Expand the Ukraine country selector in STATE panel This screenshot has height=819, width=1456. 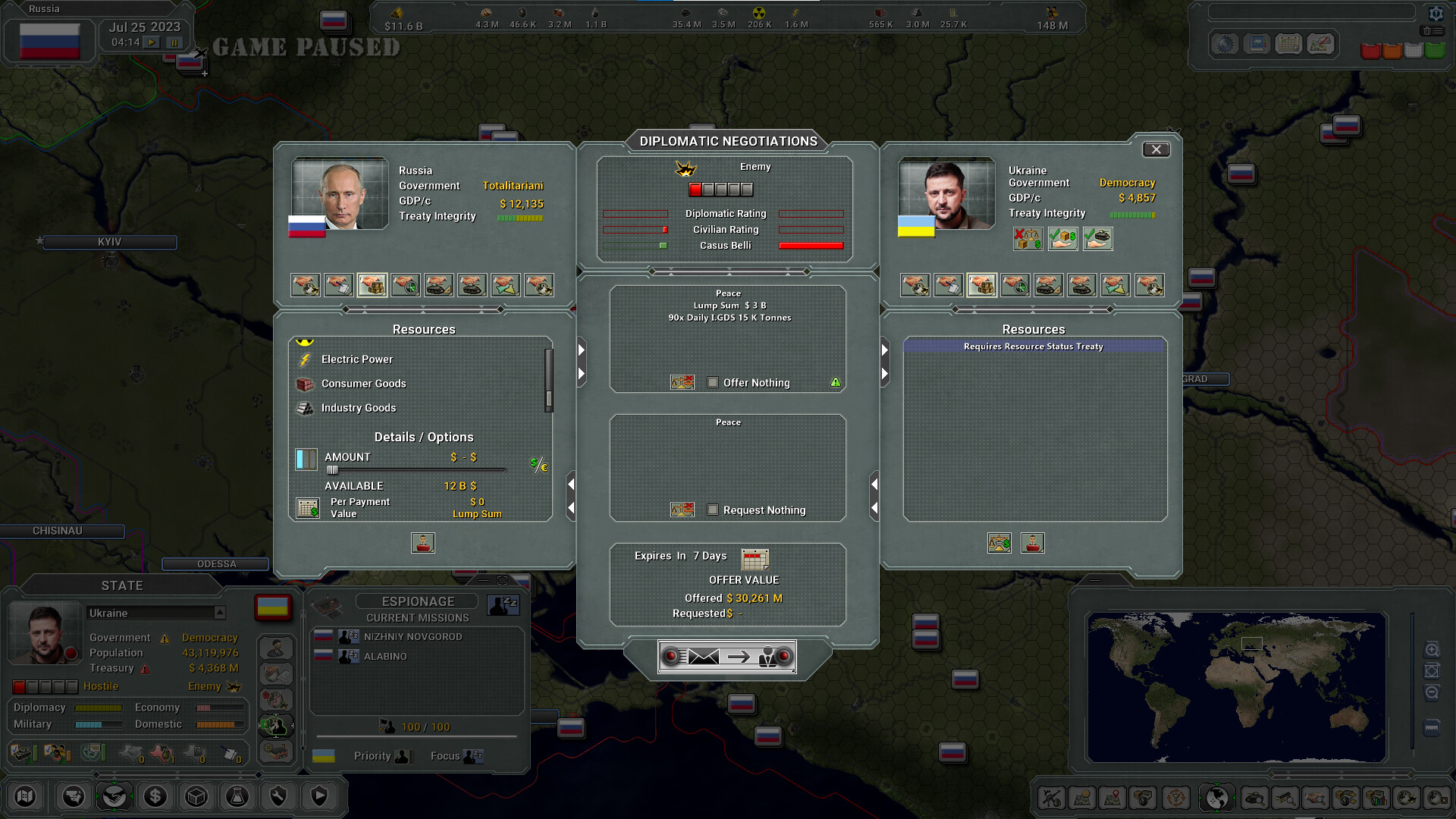pyautogui.click(x=220, y=613)
